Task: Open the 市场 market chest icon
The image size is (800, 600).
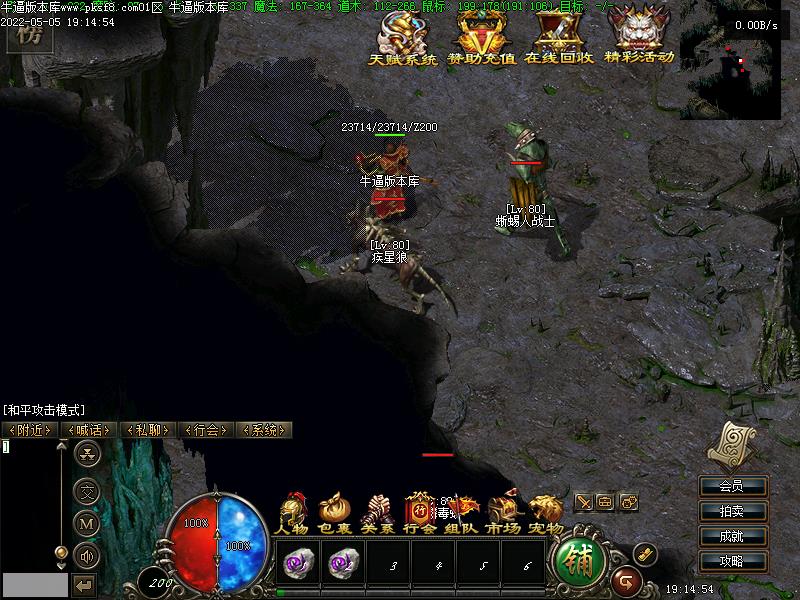Action: point(503,514)
